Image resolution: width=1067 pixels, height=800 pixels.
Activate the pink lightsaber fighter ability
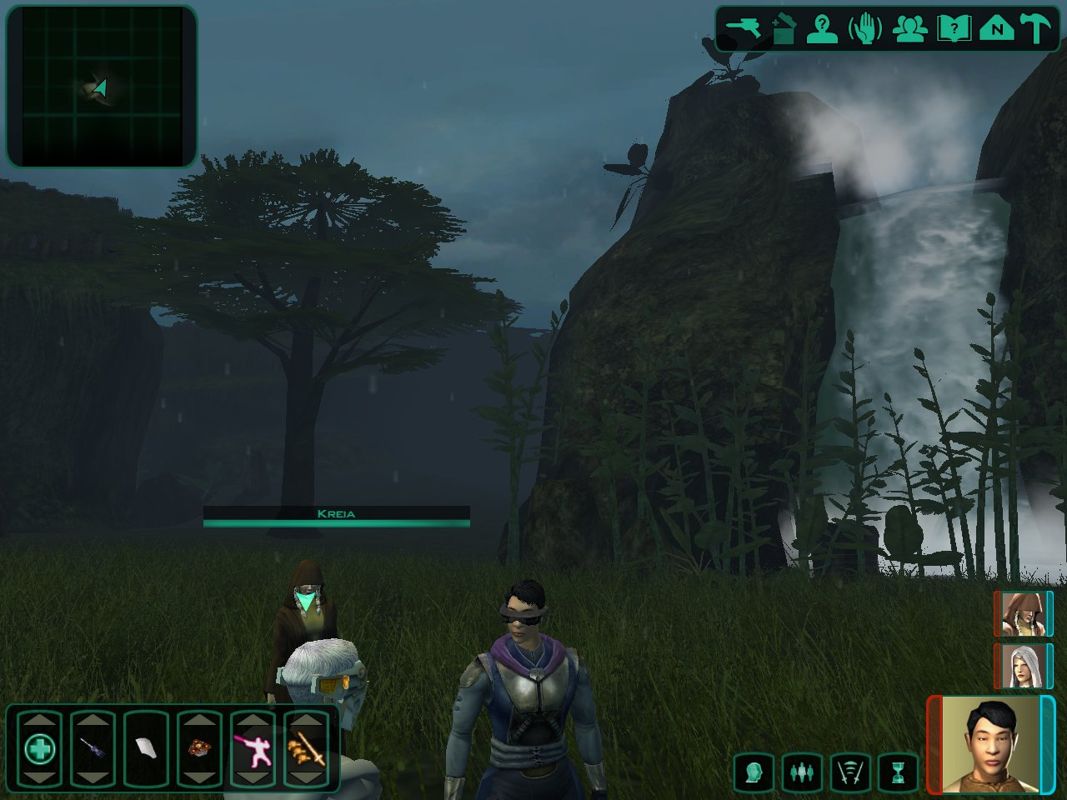tap(252, 748)
